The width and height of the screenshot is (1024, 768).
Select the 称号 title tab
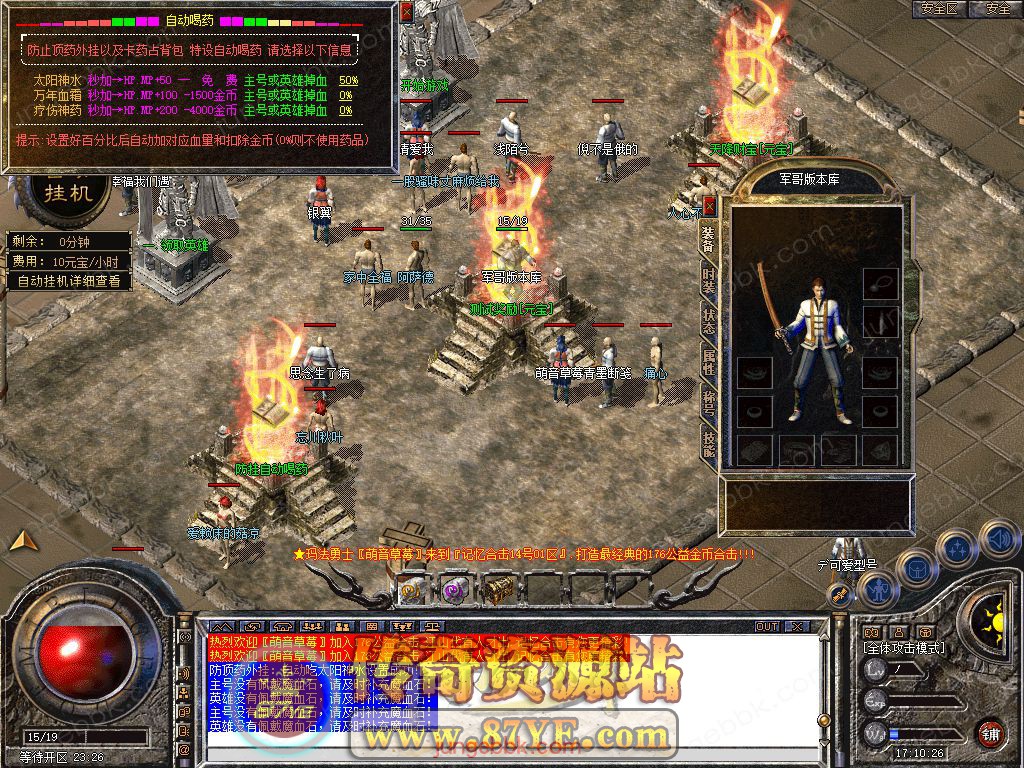709,403
